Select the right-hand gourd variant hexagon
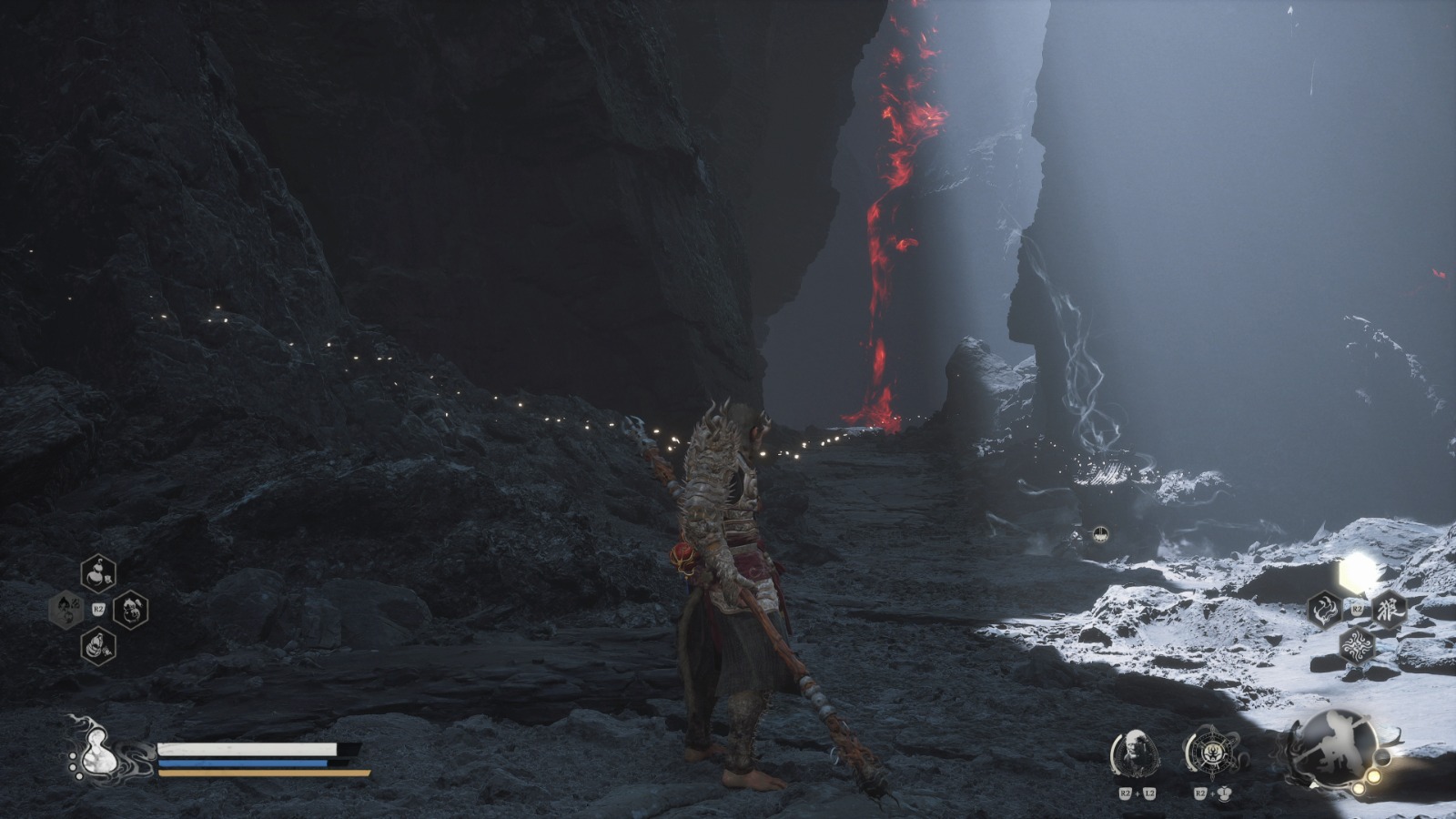Viewport: 1456px width, 819px height. (130, 611)
